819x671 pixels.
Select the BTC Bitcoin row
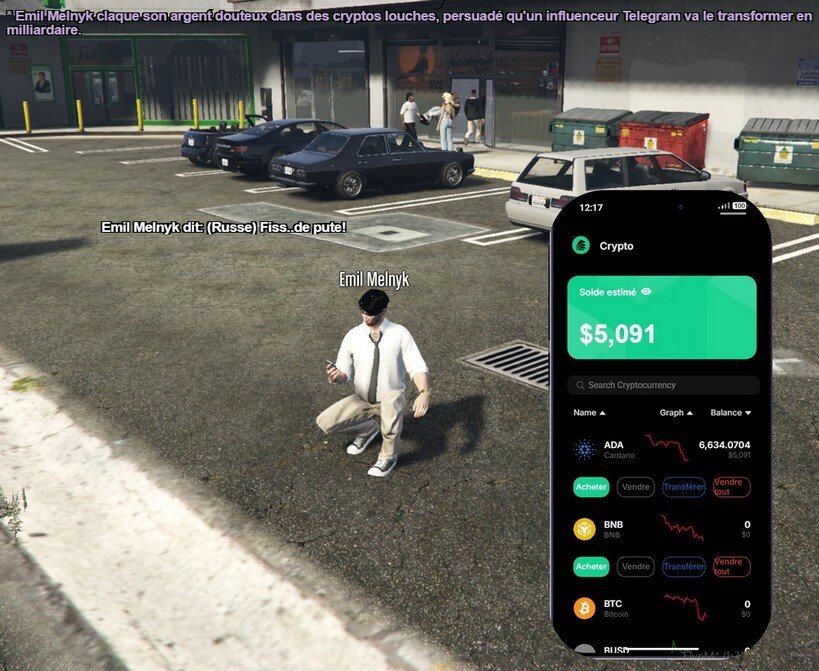662,608
